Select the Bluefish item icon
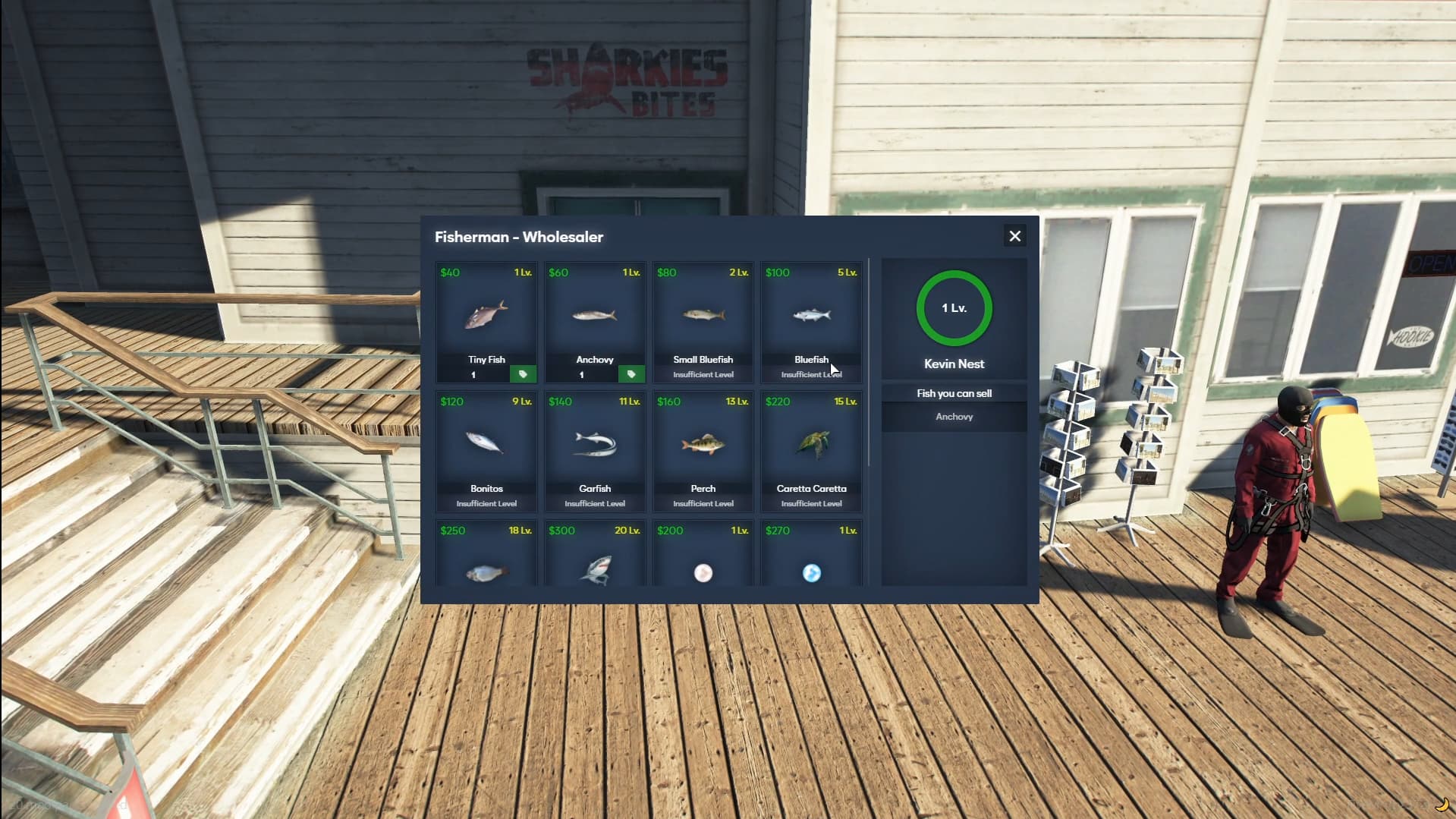The image size is (1456, 819). point(811,315)
